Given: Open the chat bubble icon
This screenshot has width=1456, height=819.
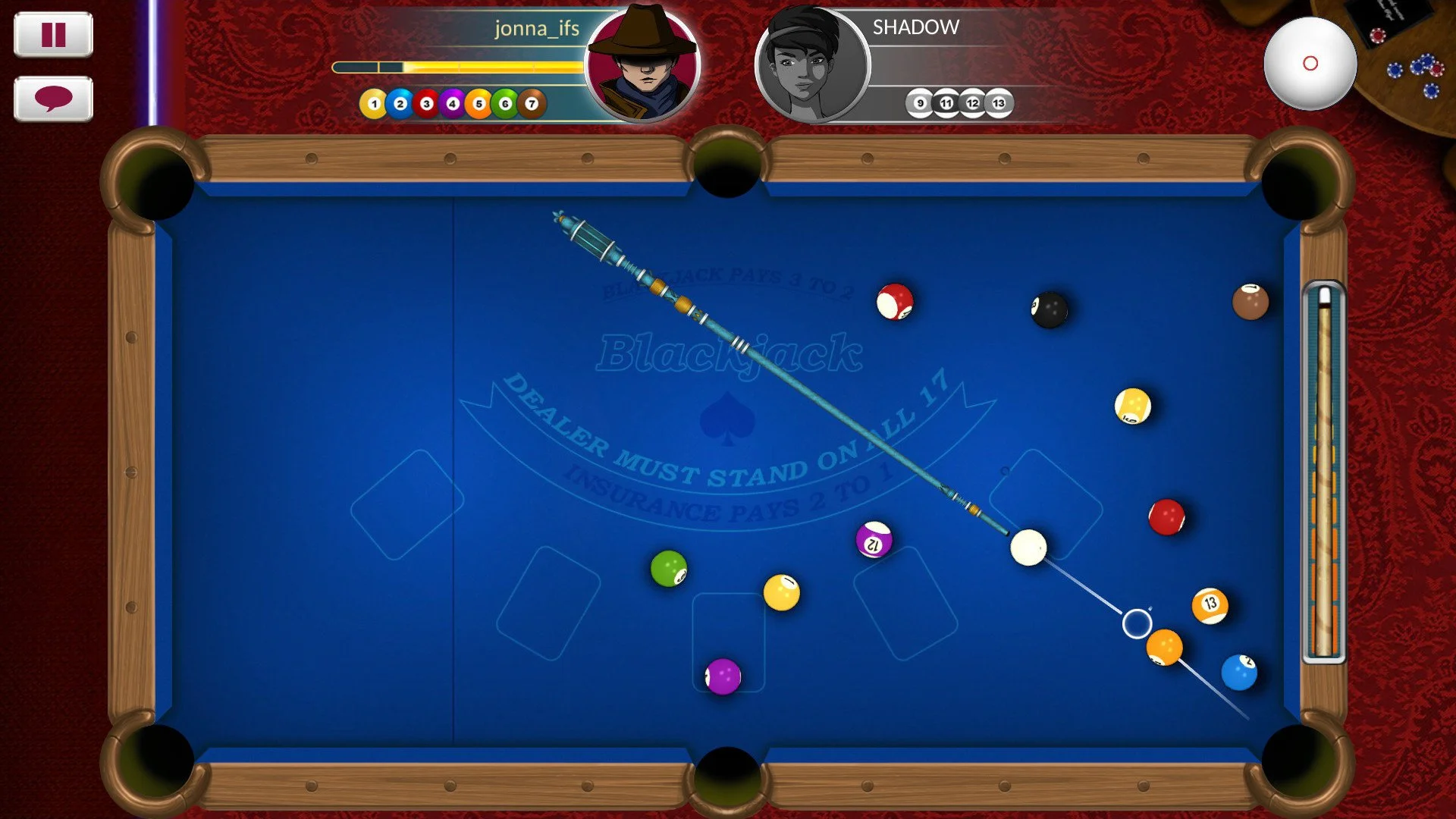Looking at the screenshot, I should pos(52,97).
